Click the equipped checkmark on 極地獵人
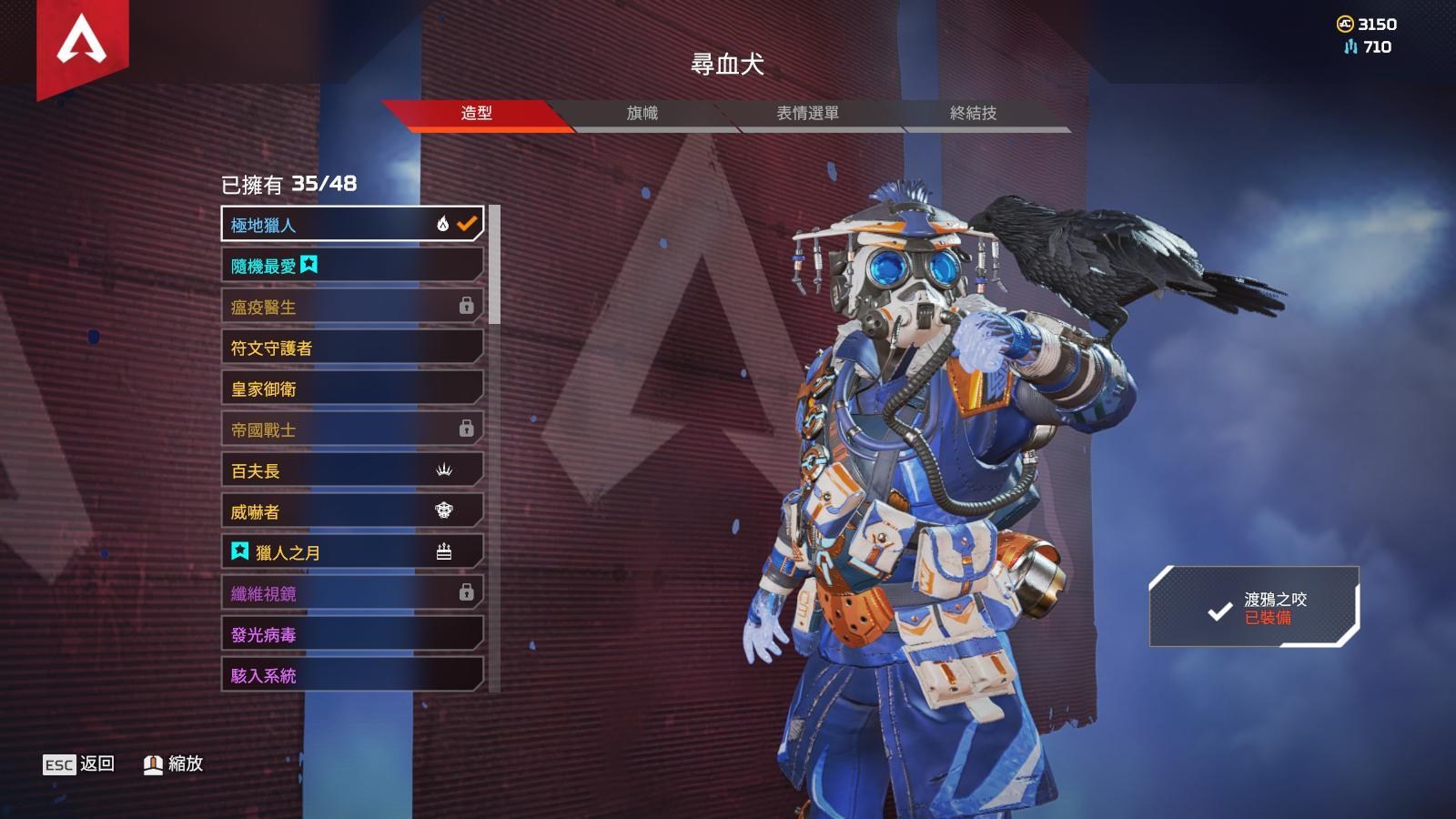This screenshot has height=819, width=1456. pyautogui.click(x=467, y=223)
